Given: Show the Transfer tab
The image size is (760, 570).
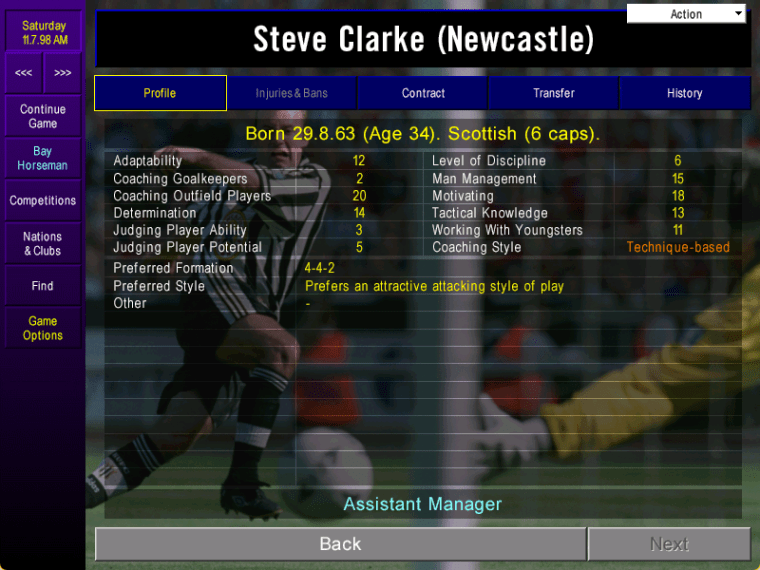Looking at the screenshot, I should click(x=553, y=93).
